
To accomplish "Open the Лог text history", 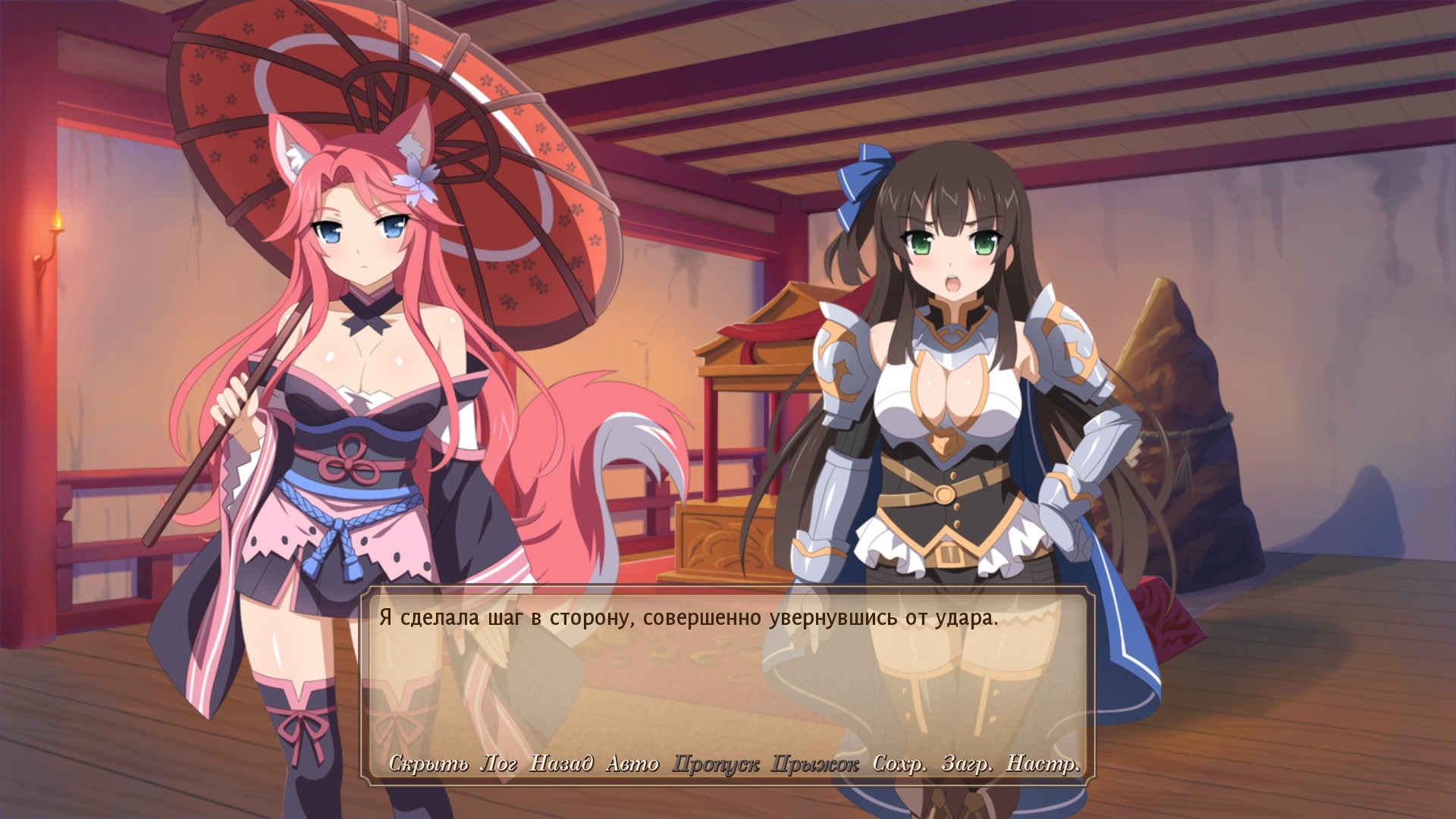I will pyautogui.click(x=499, y=764).
